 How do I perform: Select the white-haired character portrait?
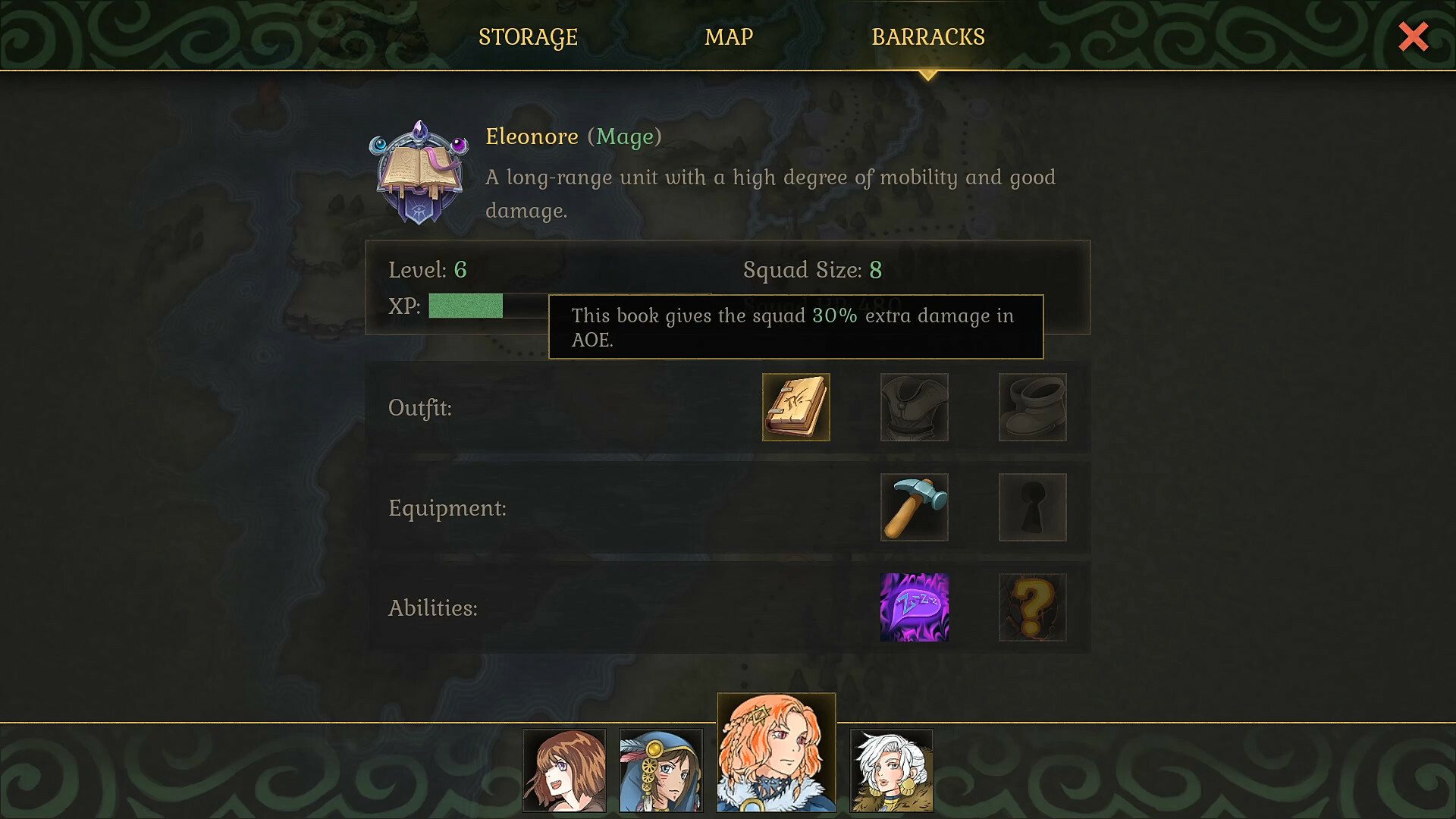pyautogui.click(x=892, y=770)
